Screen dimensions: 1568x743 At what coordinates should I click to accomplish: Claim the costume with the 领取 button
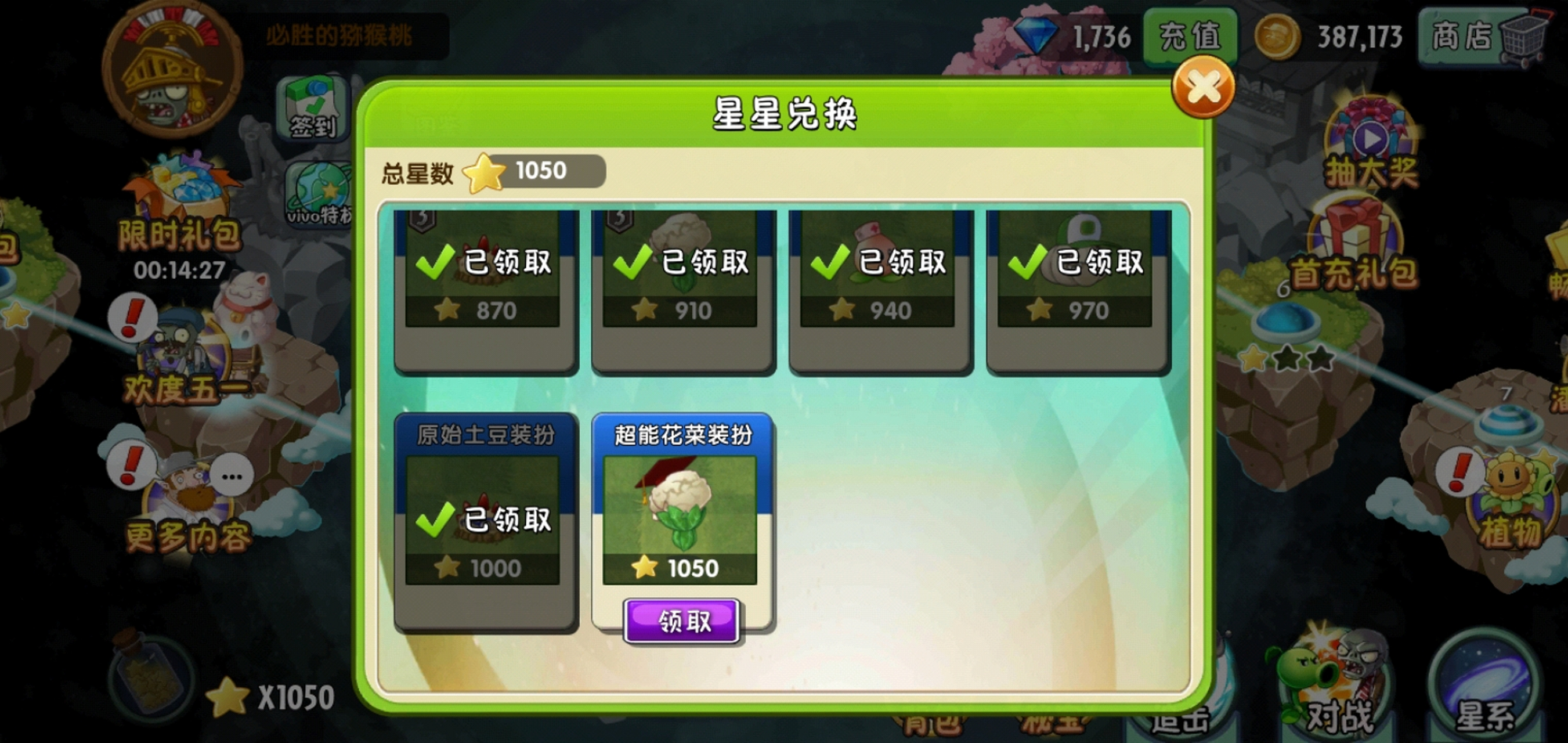tap(682, 622)
